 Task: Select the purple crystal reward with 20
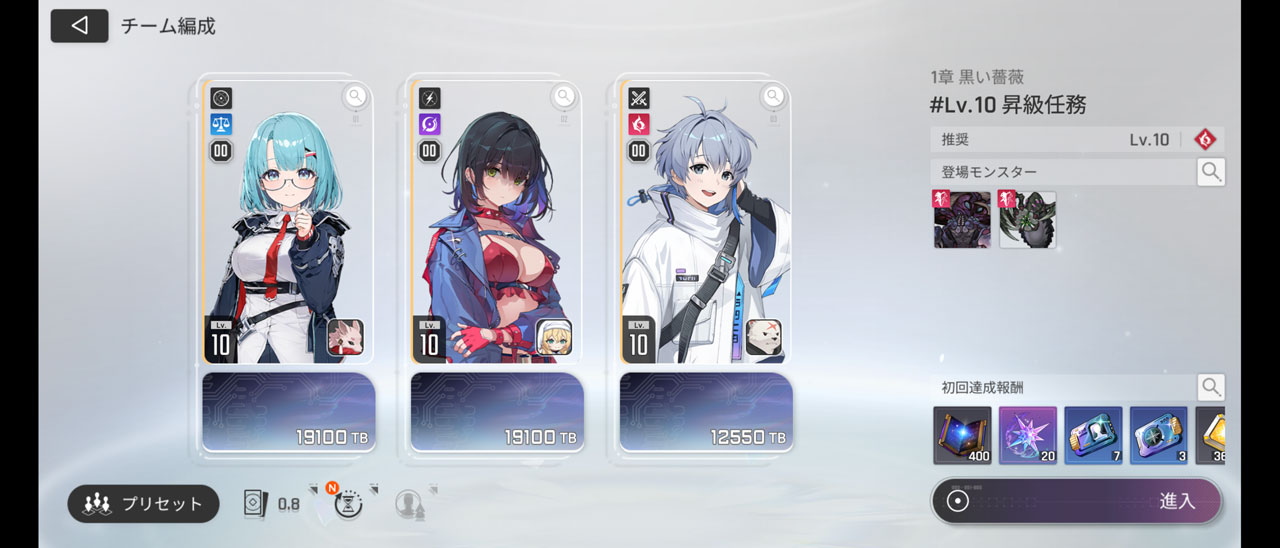1027,436
